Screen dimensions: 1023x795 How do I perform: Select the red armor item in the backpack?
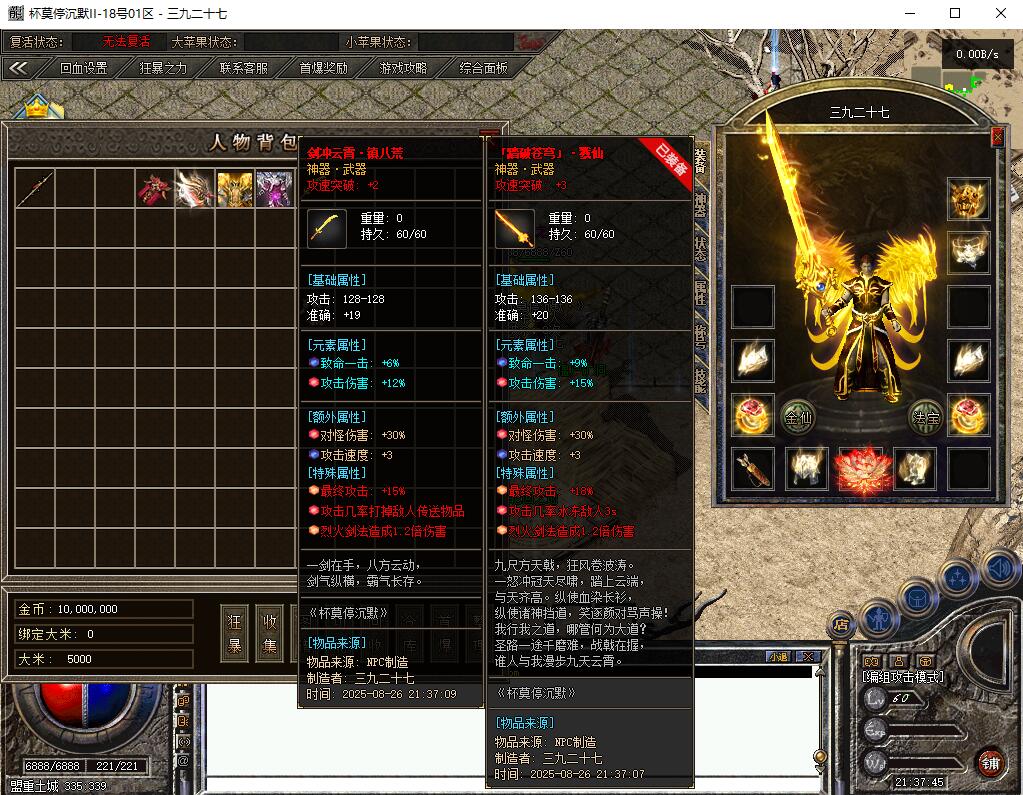(x=154, y=188)
